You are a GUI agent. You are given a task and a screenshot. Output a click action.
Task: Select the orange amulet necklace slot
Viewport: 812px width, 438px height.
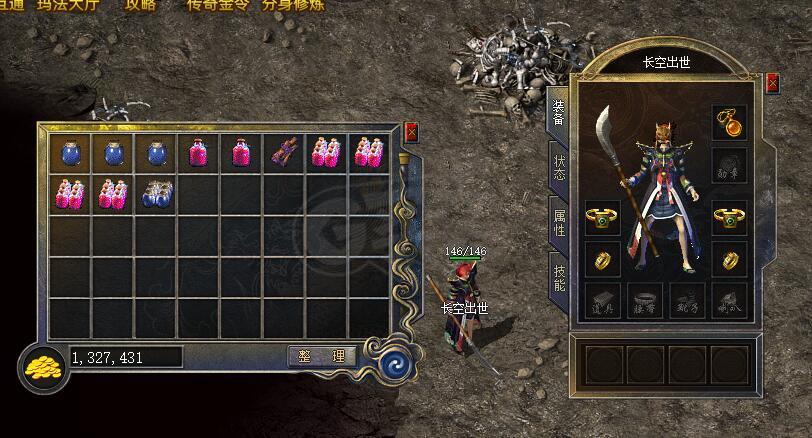(x=728, y=122)
